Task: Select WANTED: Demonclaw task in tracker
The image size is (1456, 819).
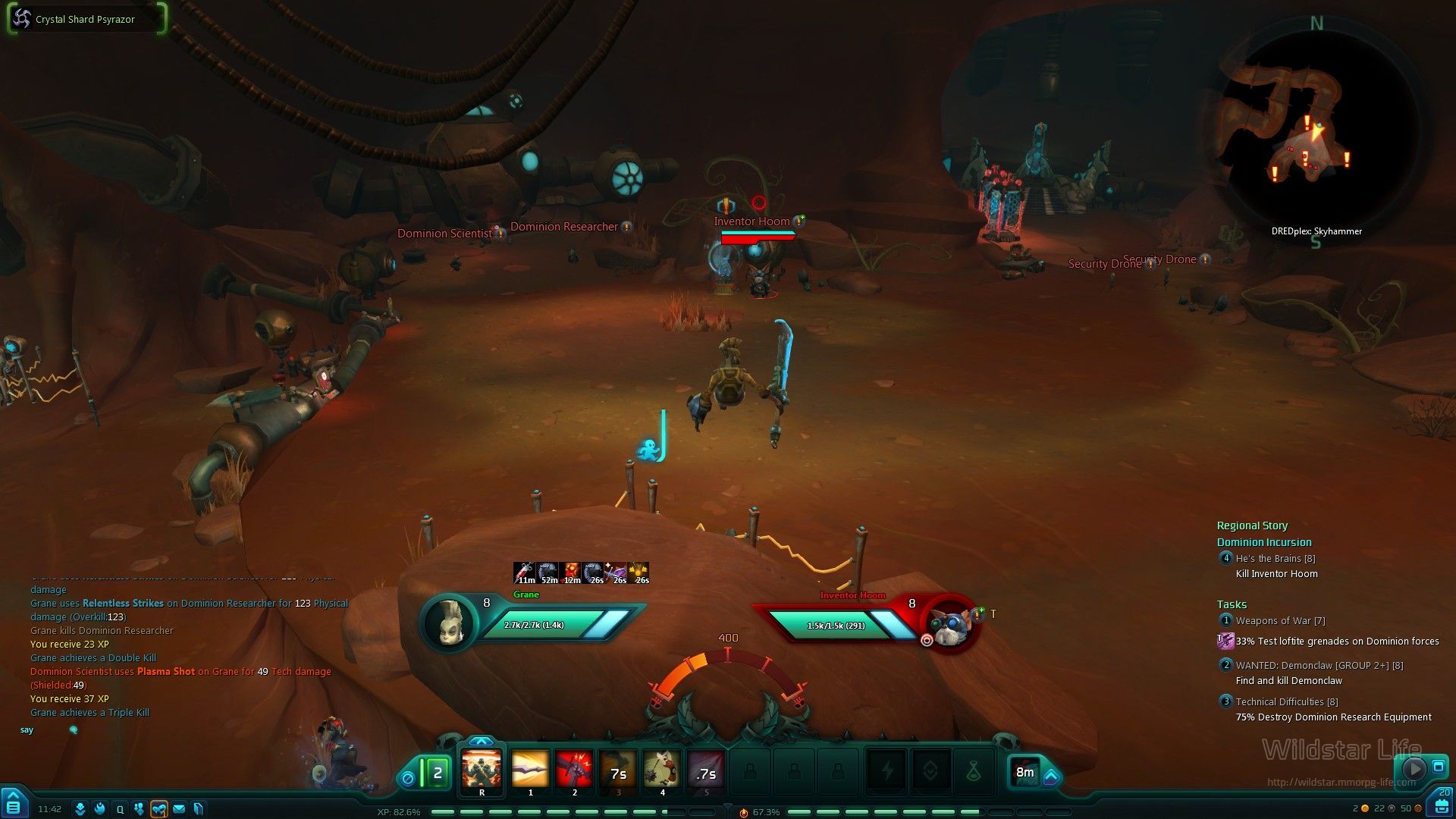Action: [1319, 666]
